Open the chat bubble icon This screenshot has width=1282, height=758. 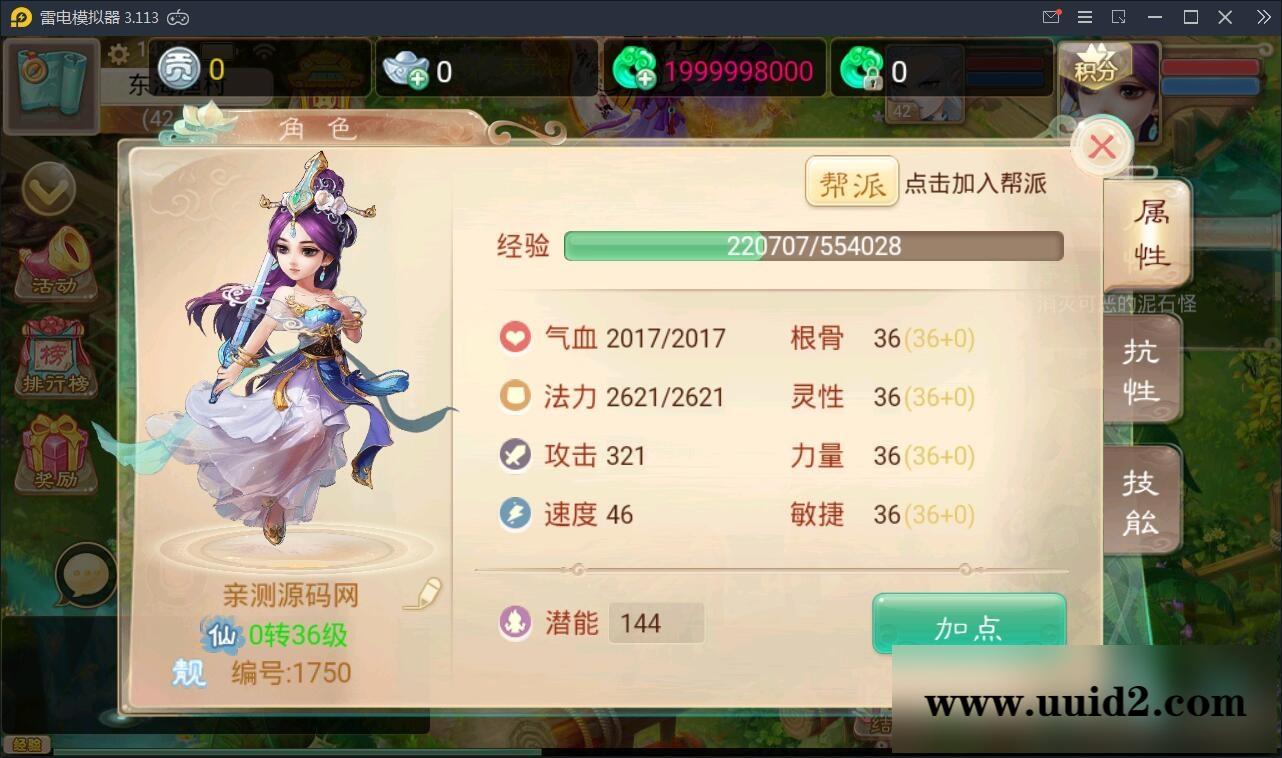coord(83,575)
